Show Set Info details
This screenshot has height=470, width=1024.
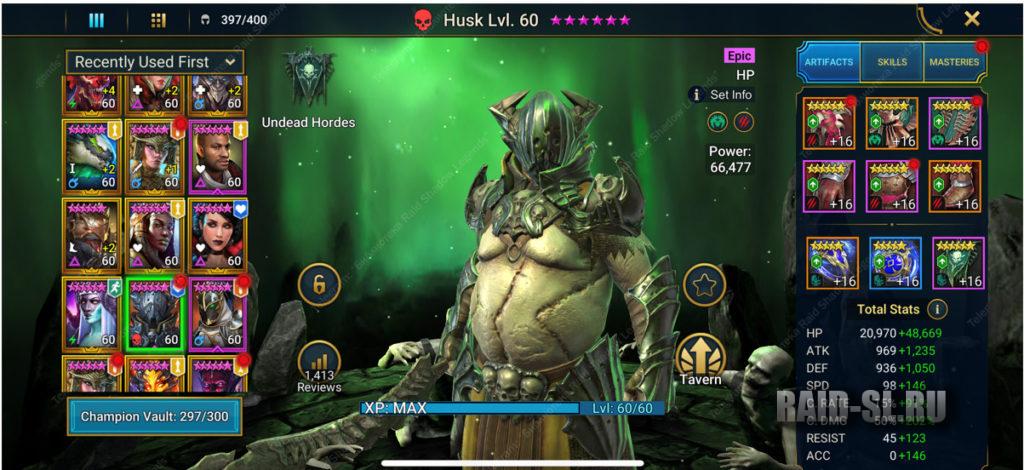click(721, 95)
